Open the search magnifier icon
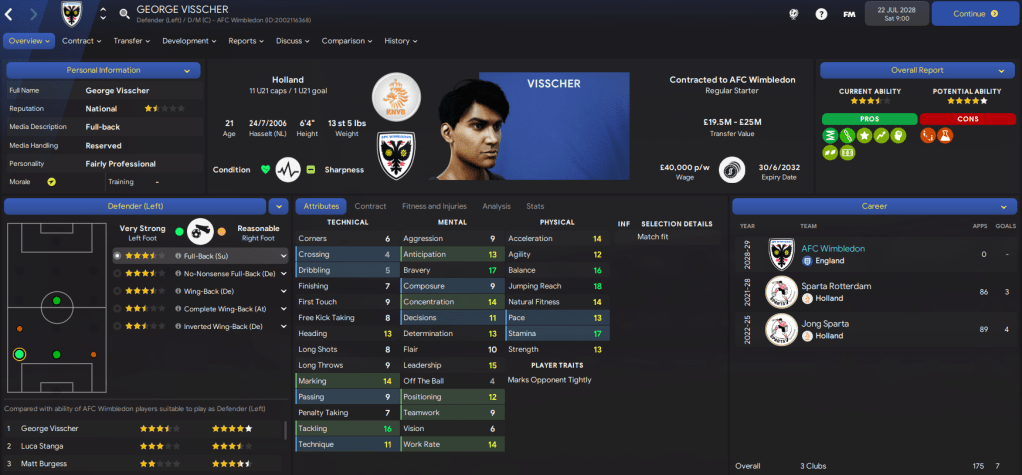Image resolution: width=1022 pixels, height=475 pixels. click(x=124, y=14)
